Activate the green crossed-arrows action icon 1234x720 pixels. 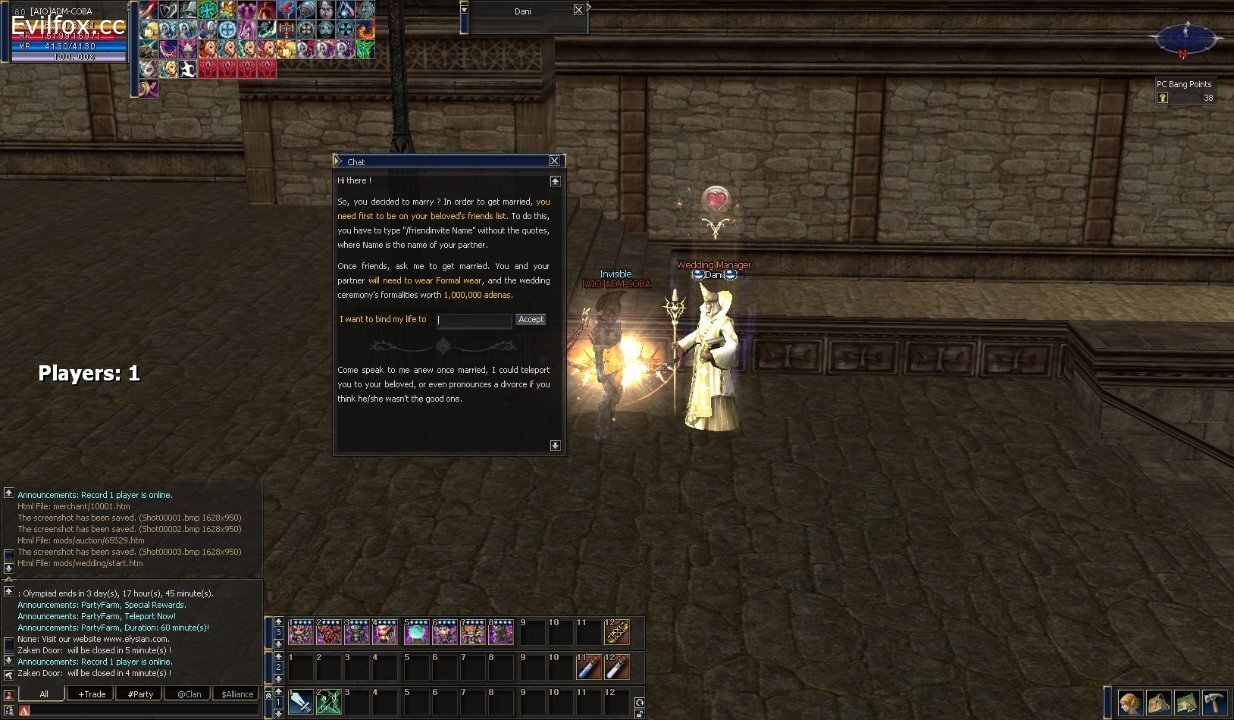(x=329, y=701)
